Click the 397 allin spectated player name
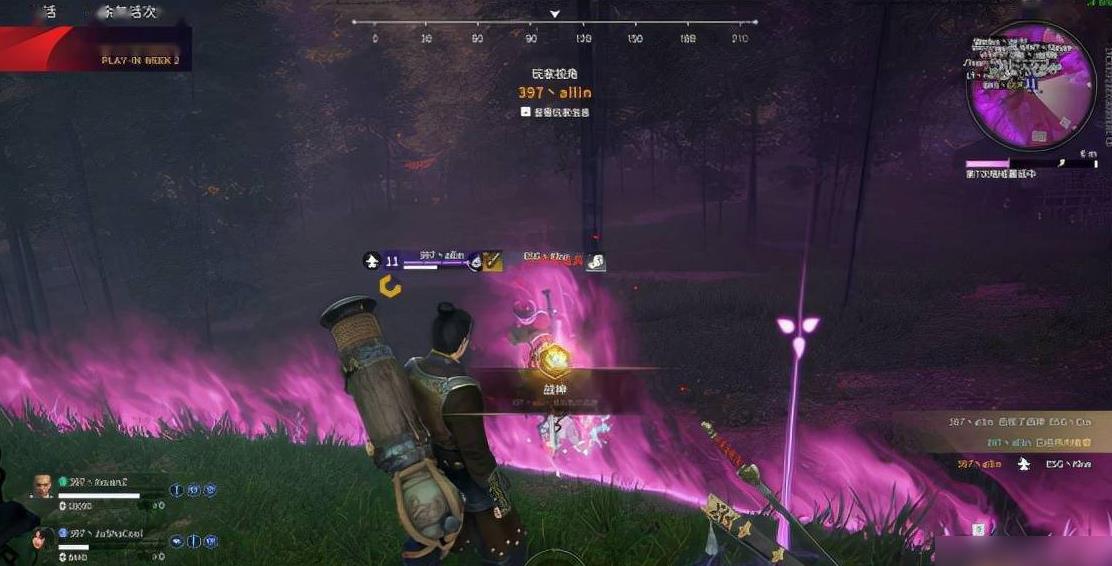Screen dimensions: 1112x566 pos(555,92)
